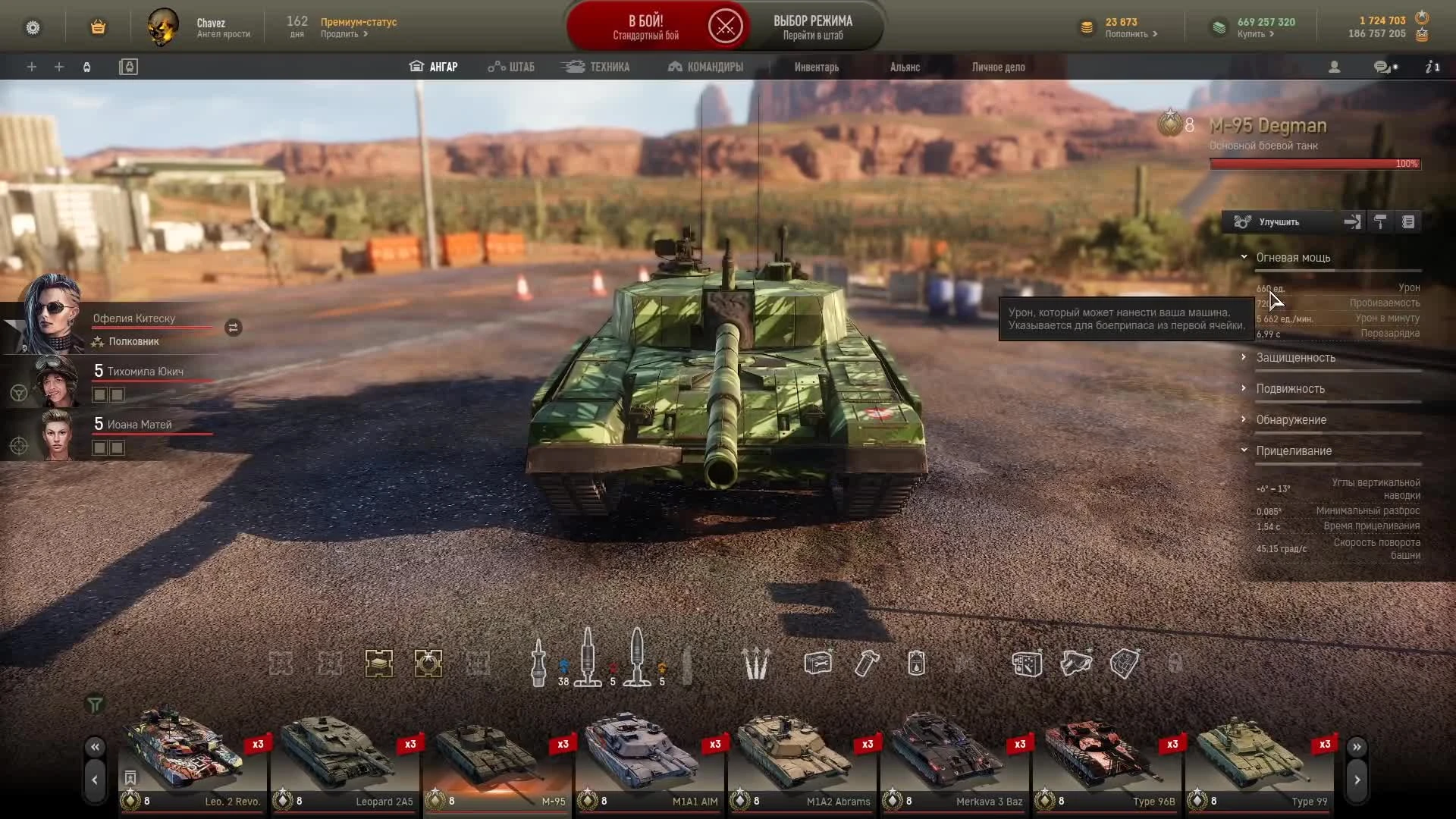This screenshot has width=1456, height=819.
Task: Click the M-95 vehicle condition progress bar
Action: [x=1314, y=163]
